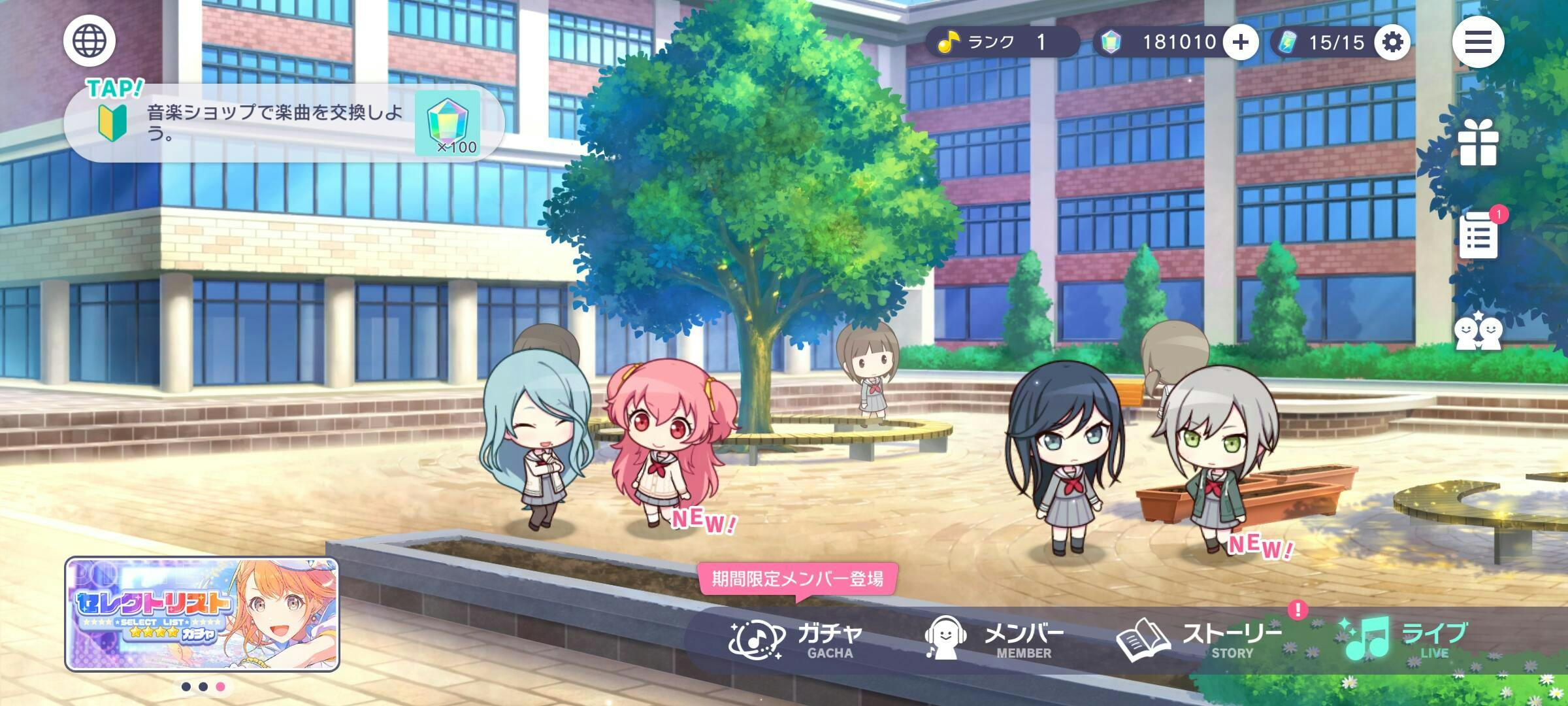Select the first banner page dot
This screenshot has width=1568, height=706.
[186, 687]
